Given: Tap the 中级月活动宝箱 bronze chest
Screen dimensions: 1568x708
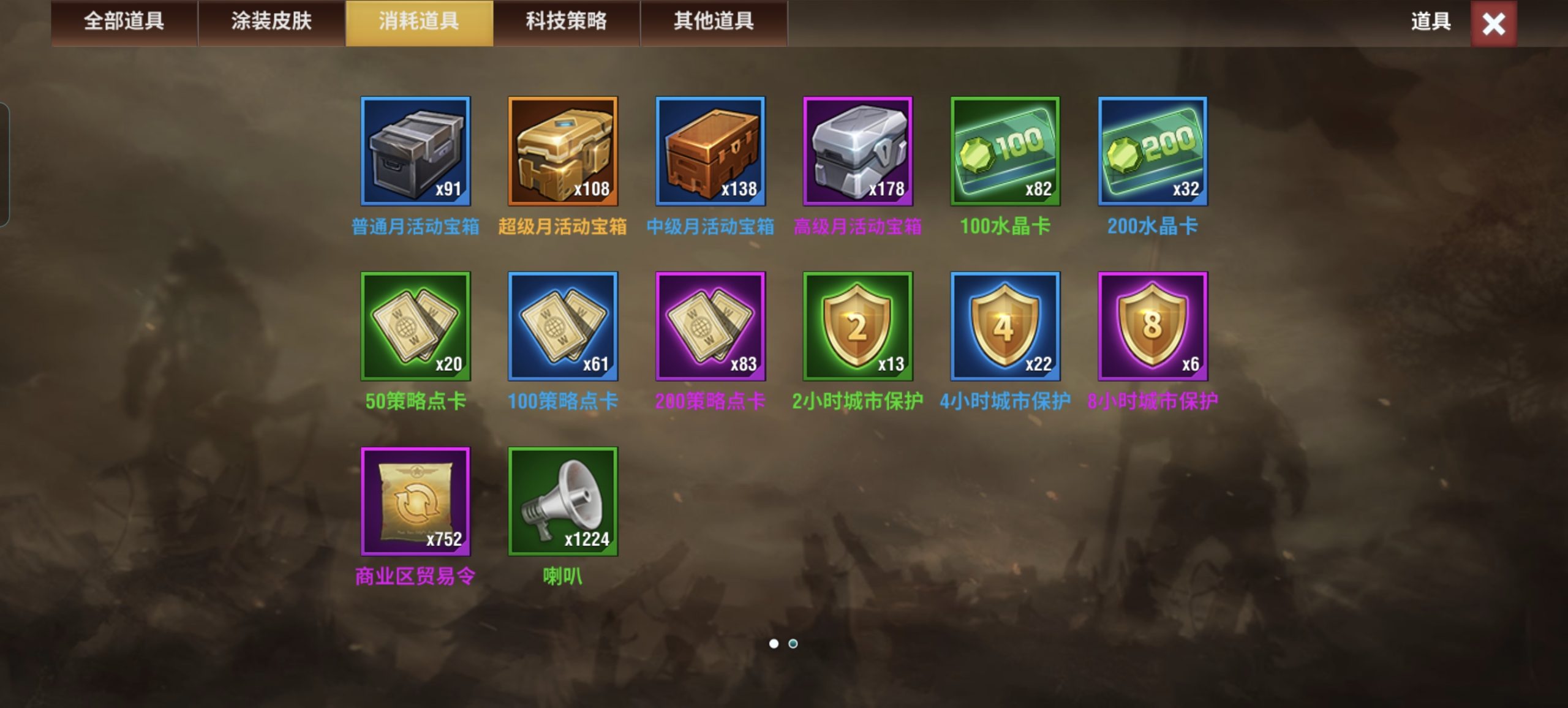Looking at the screenshot, I should (x=710, y=153).
